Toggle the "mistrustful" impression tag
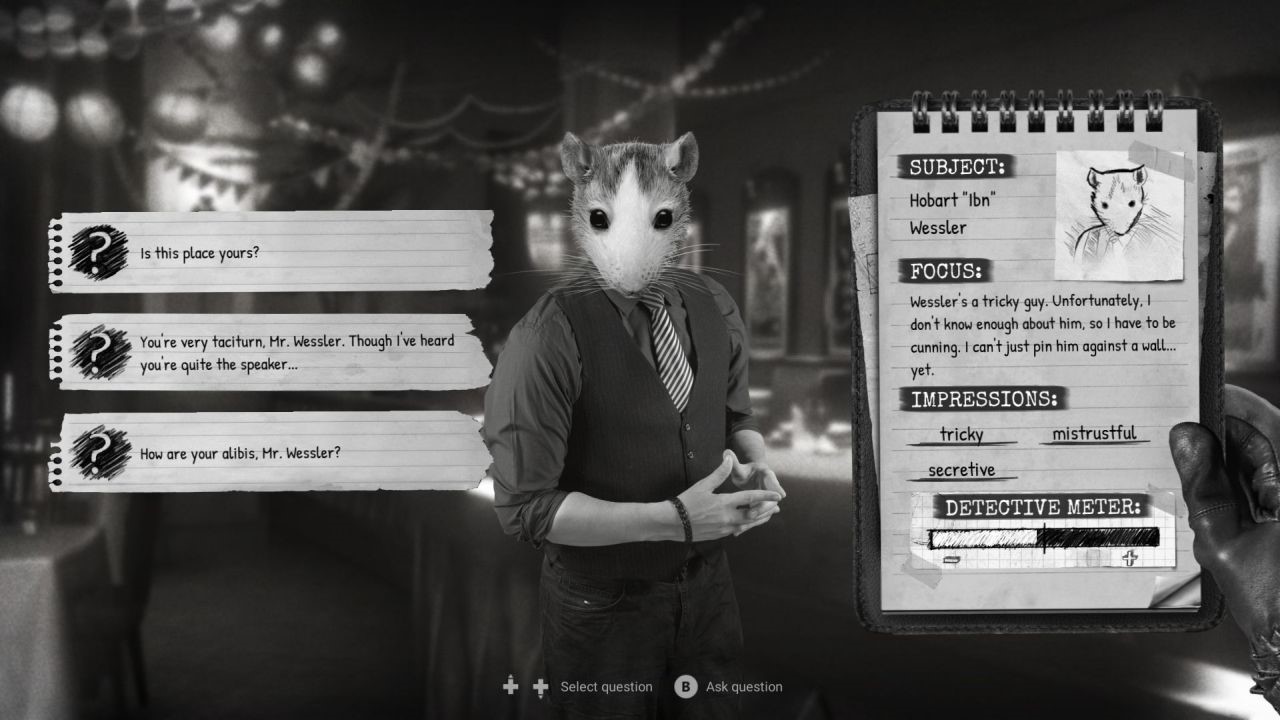The width and height of the screenshot is (1280, 720). pyautogui.click(x=1093, y=432)
